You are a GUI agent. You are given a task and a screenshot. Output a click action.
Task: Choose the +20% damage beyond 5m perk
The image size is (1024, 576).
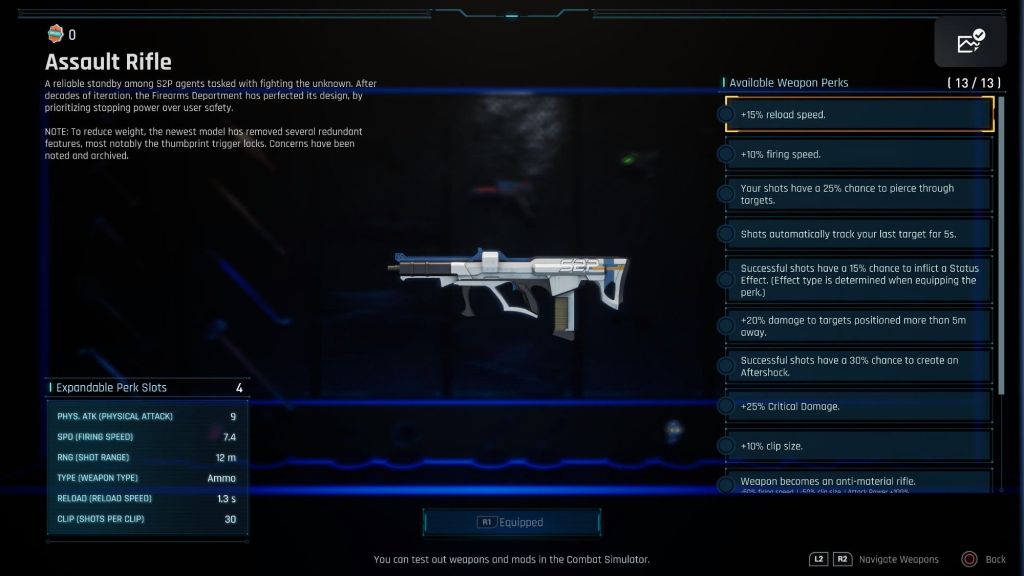click(857, 327)
